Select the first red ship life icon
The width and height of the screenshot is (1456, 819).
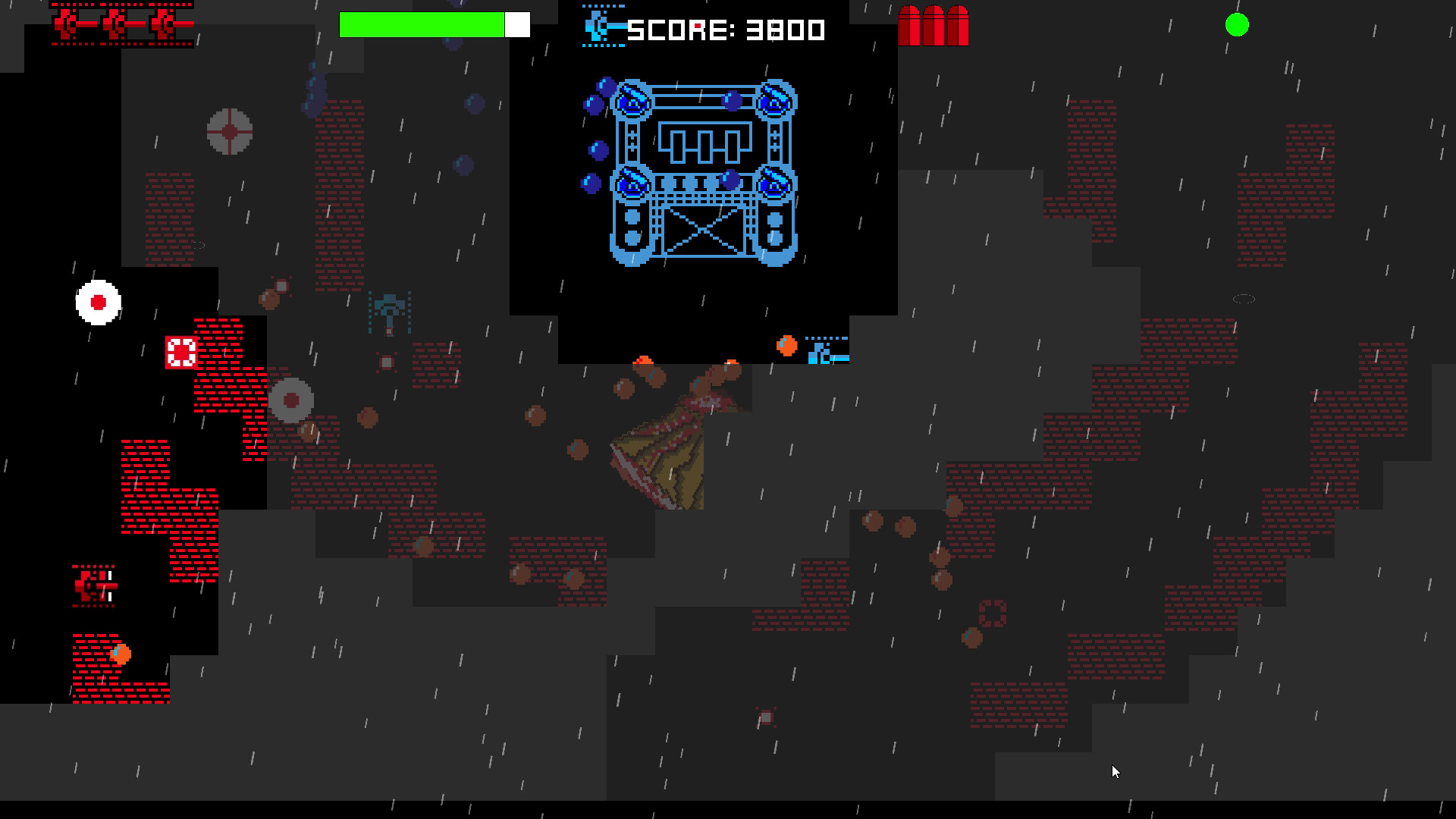(x=68, y=24)
